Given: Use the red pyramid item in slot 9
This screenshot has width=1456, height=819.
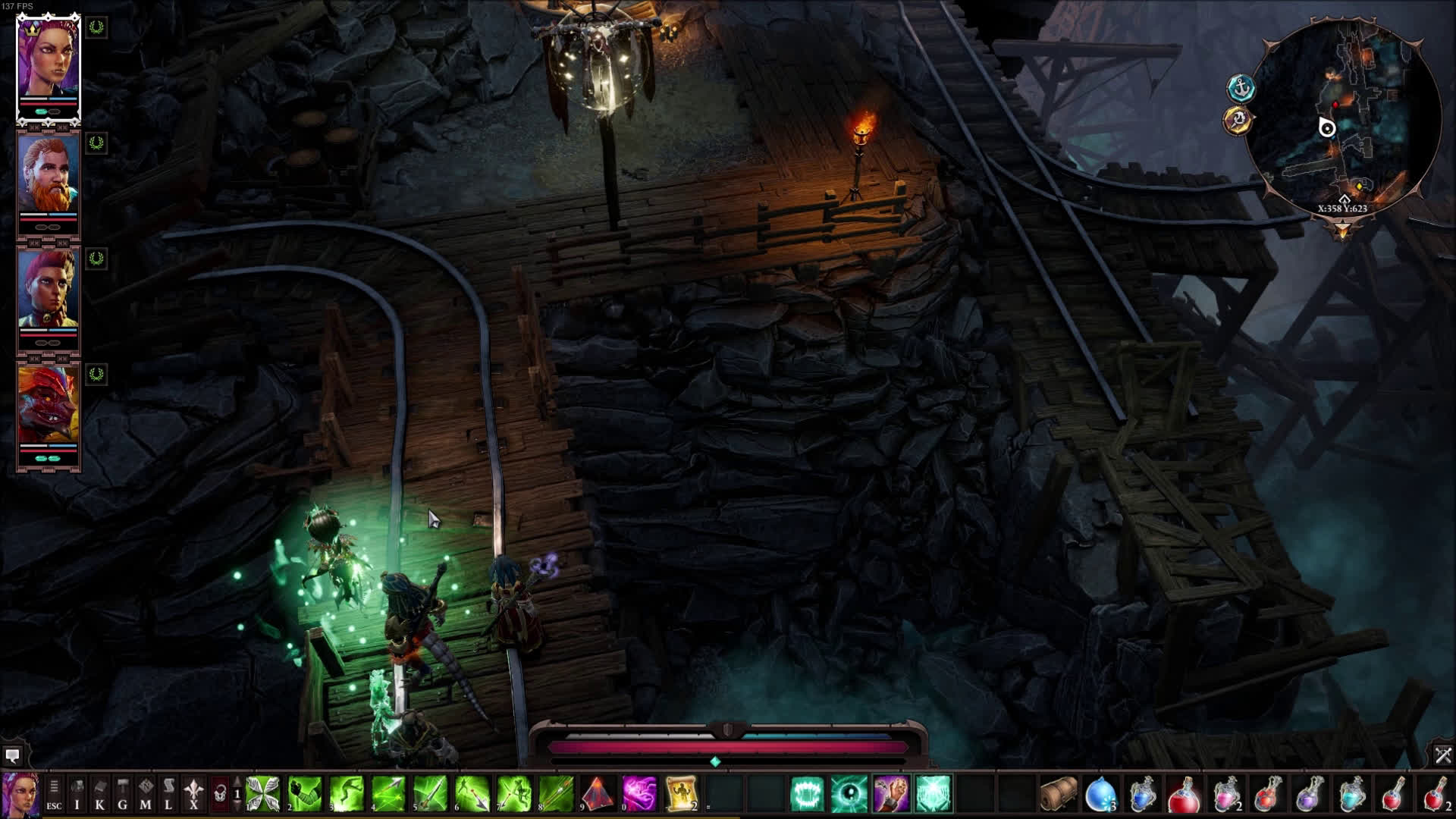Looking at the screenshot, I should click(597, 794).
